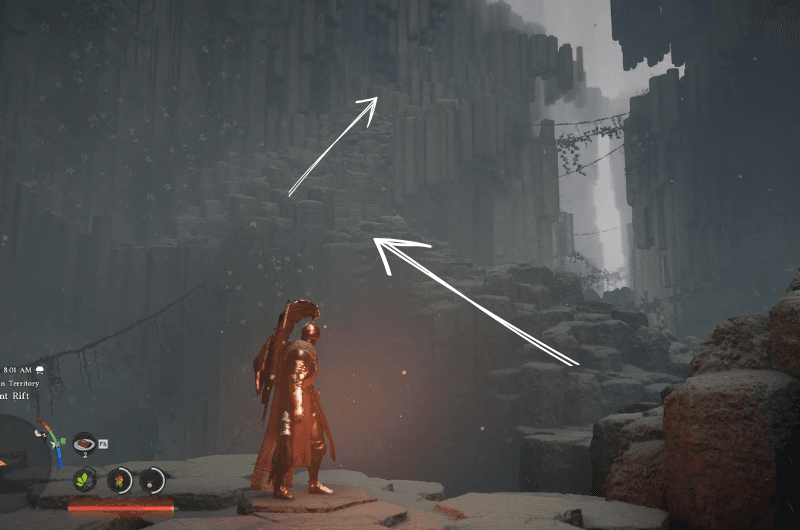Select the green leaf herb slot
The height and width of the screenshot is (530, 800).
85,480
